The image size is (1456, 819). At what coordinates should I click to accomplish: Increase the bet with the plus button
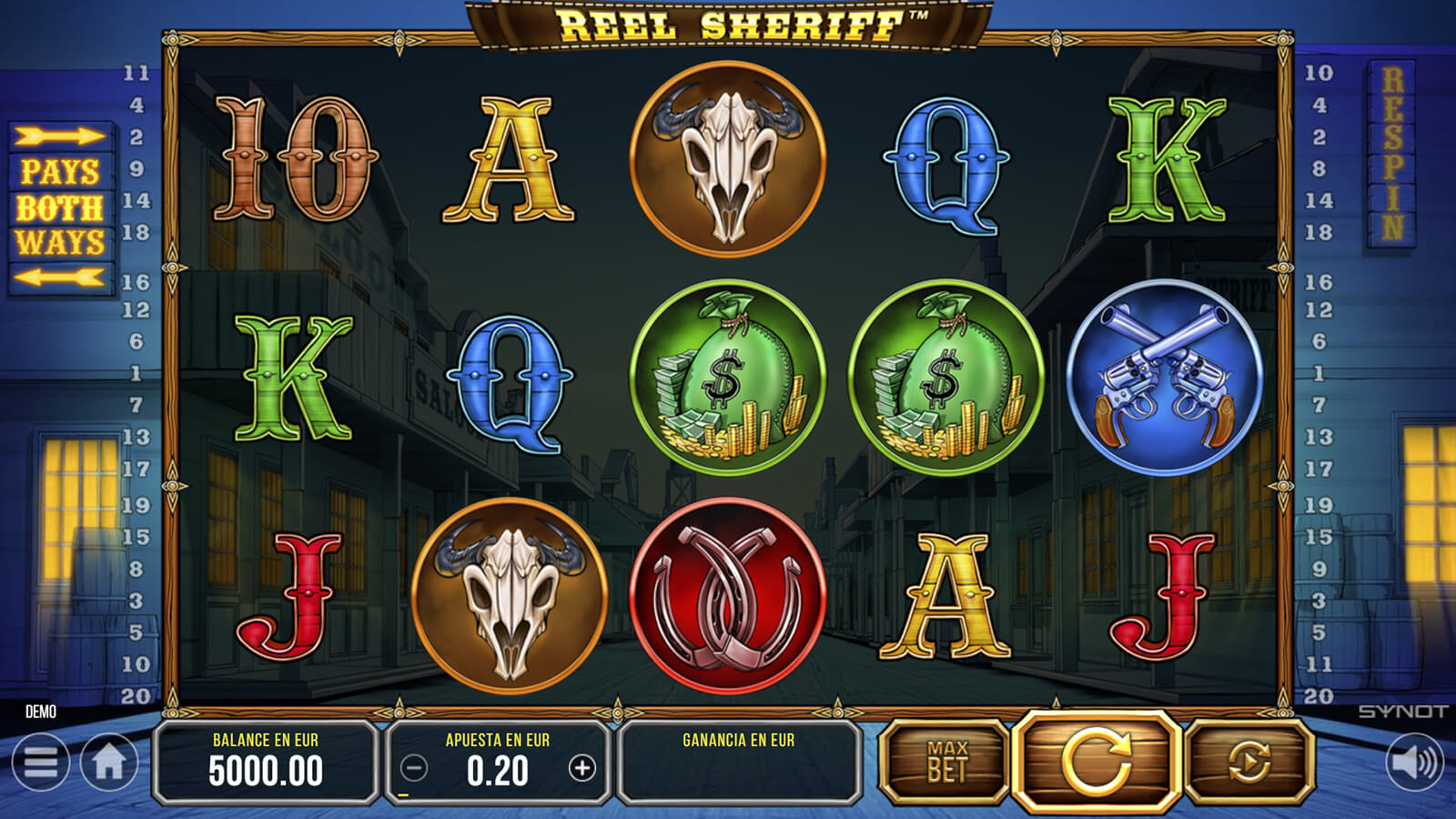582,769
